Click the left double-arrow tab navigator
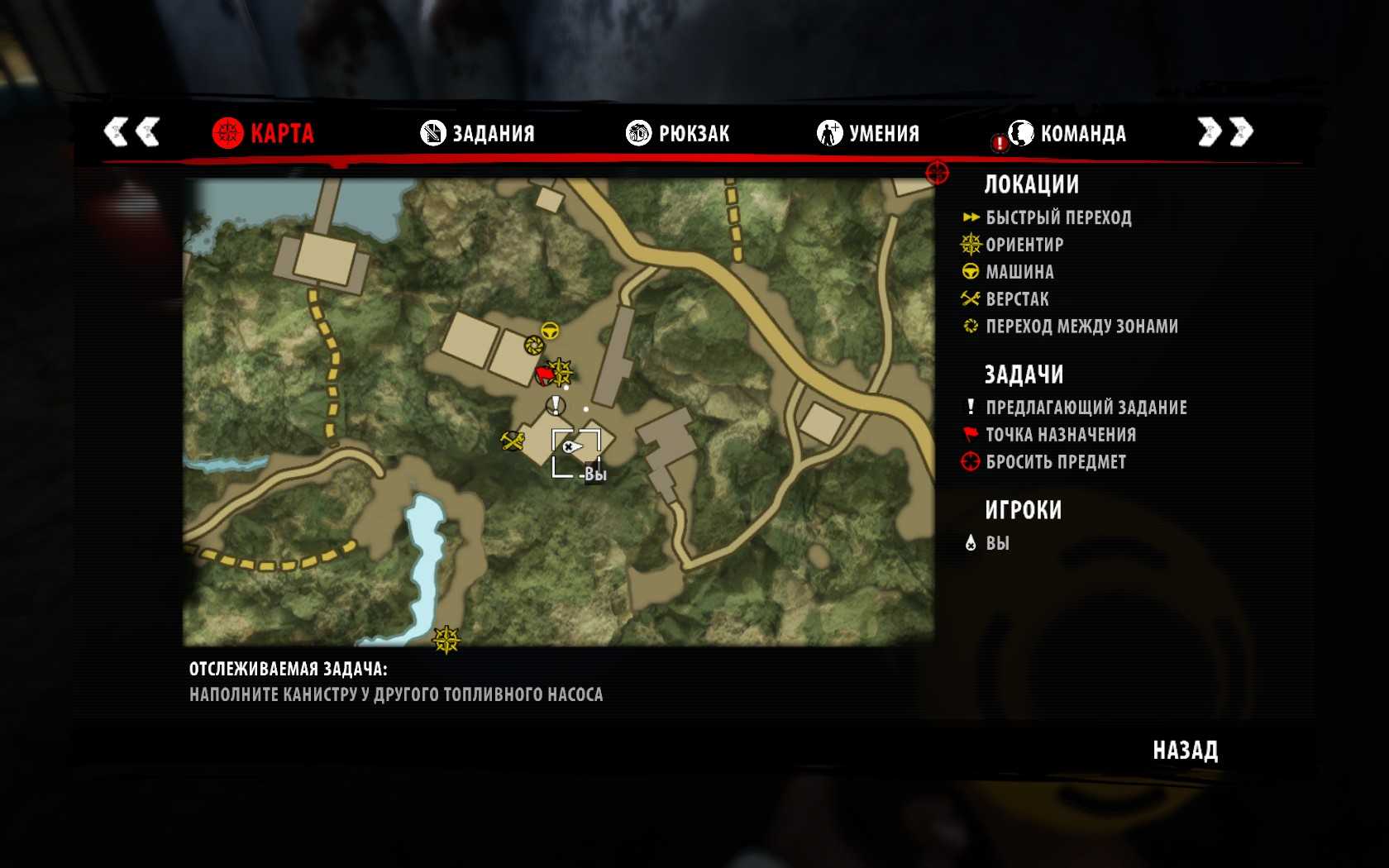This screenshot has width=1389, height=868. click(x=131, y=131)
